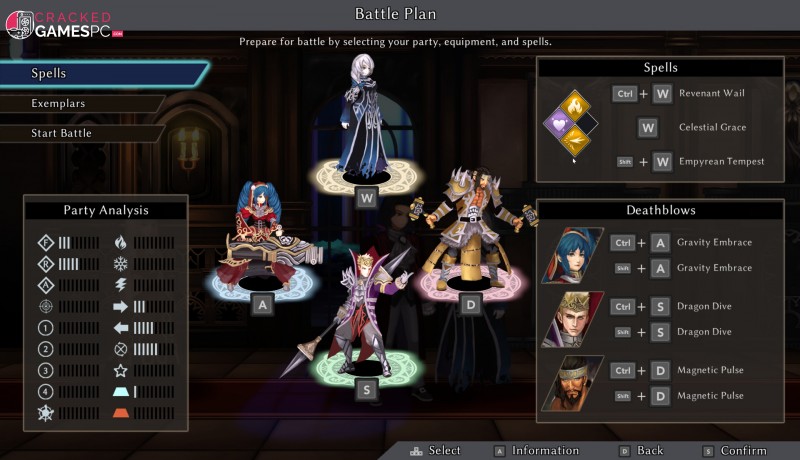Choose Start Battle
Screen dimensions: 800x460
pos(80,133)
